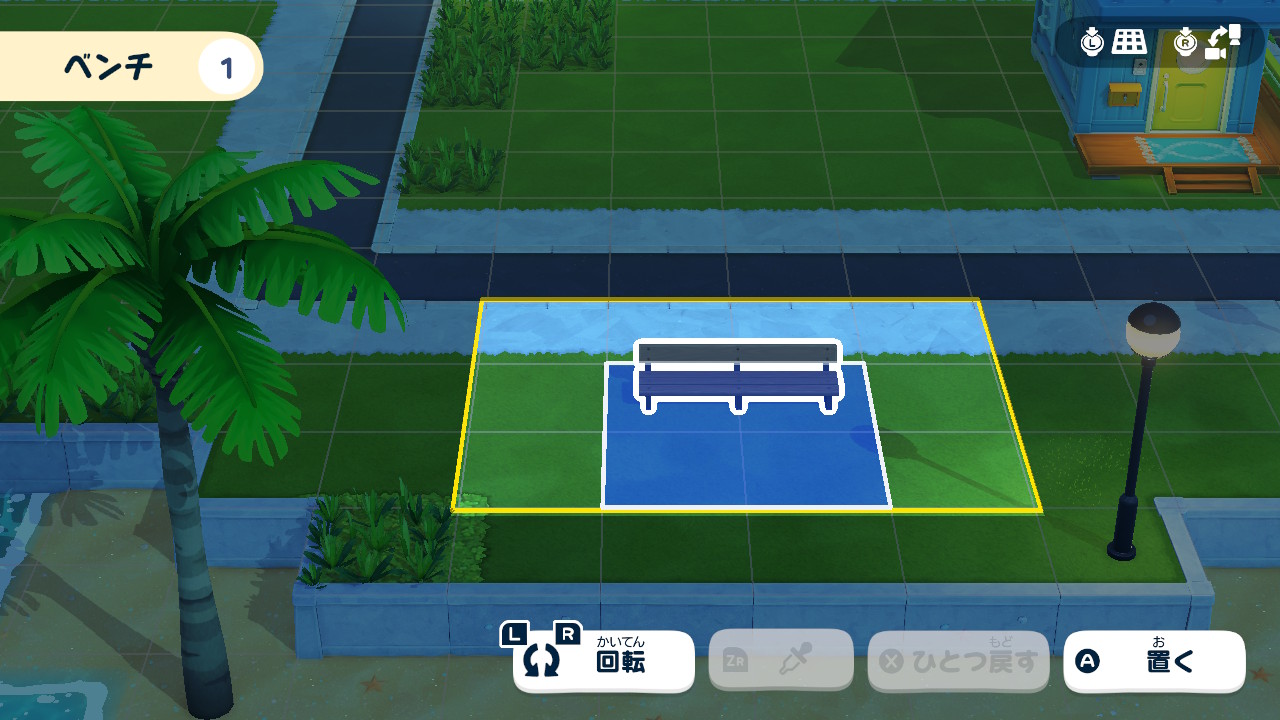Click the L button badge above 回転
The height and width of the screenshot is (720, 1280).
(515, 633)
